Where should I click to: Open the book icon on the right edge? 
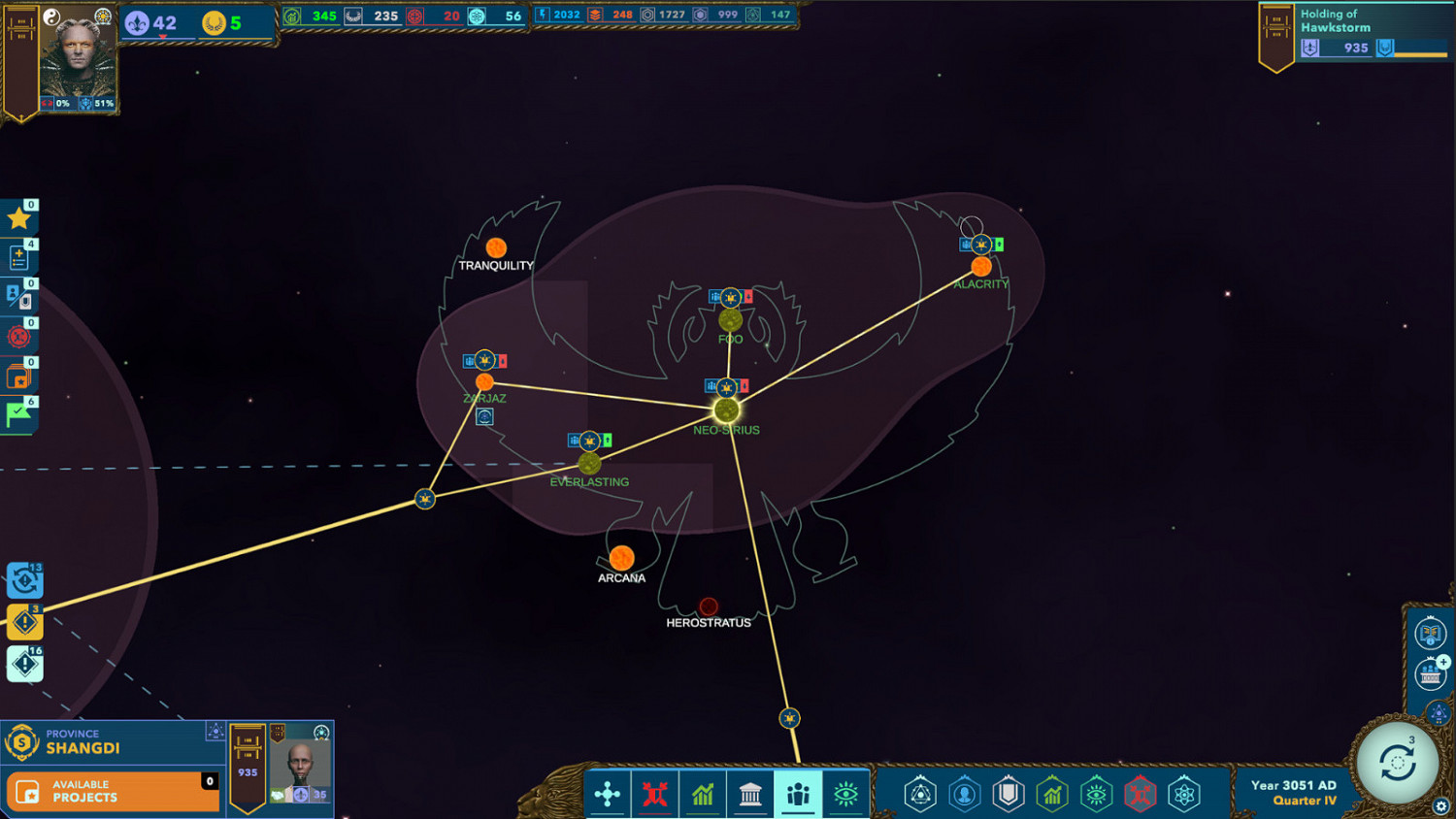[x=1430, y=635]
